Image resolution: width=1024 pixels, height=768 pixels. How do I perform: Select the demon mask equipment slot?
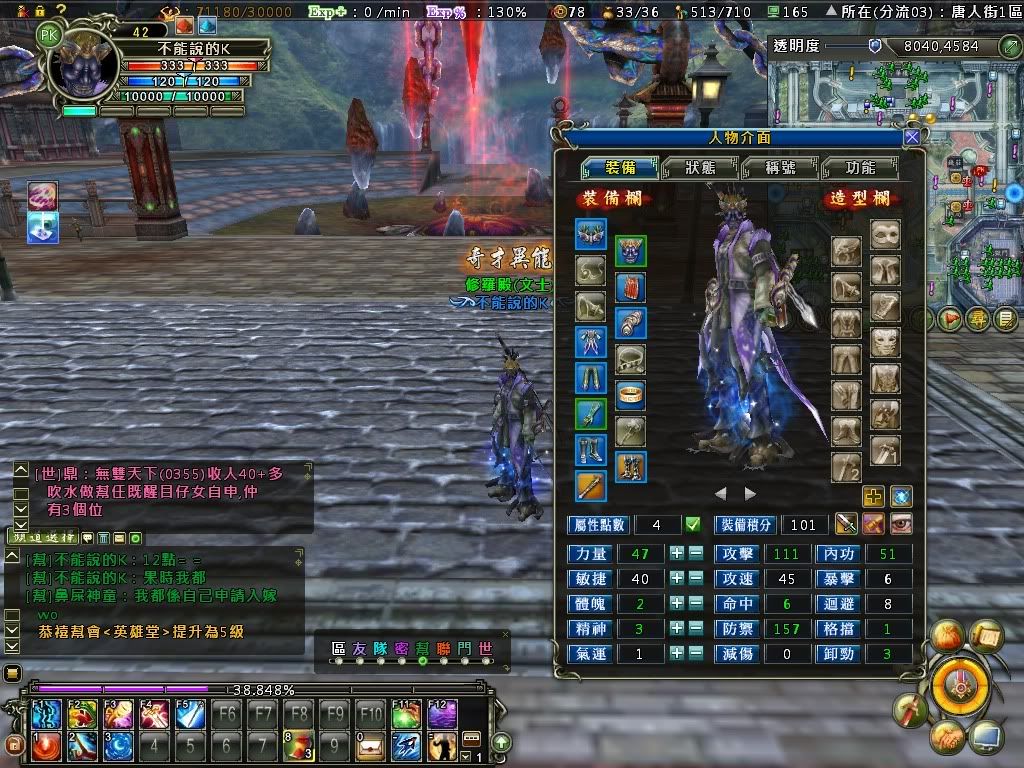[x=630, y=251]
